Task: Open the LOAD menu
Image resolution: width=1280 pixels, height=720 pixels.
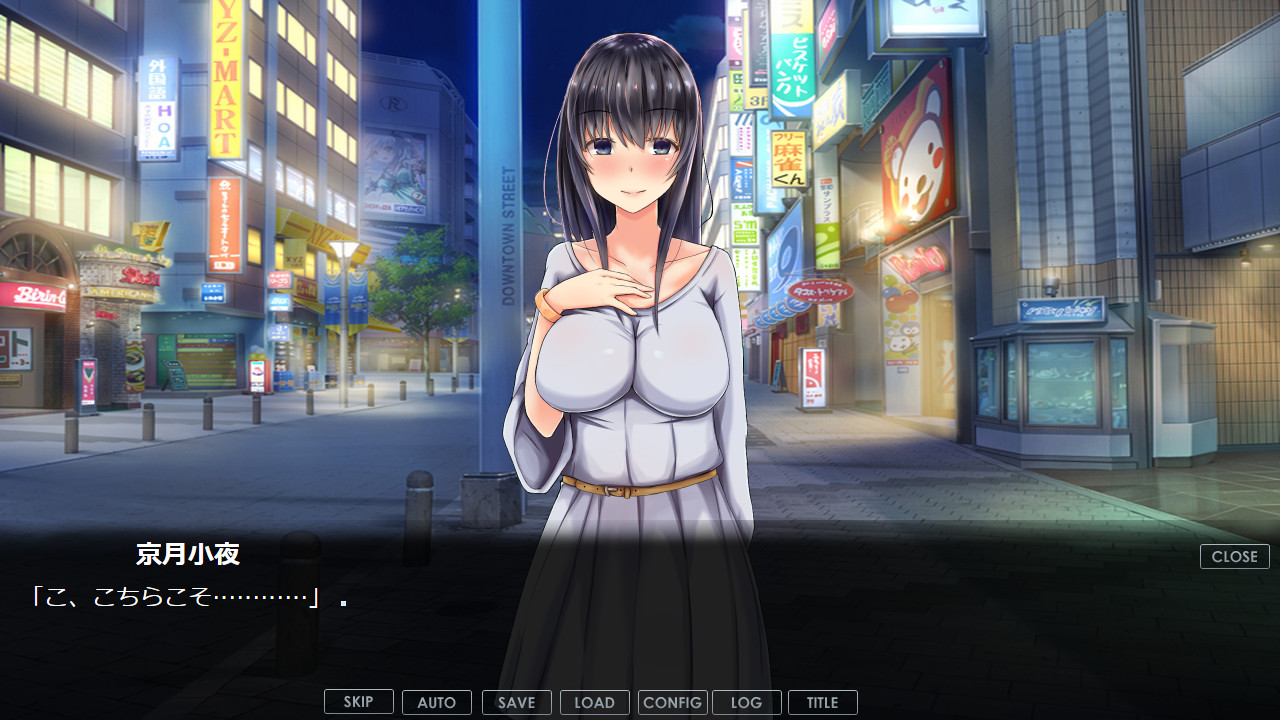Action: coord(595,702)
